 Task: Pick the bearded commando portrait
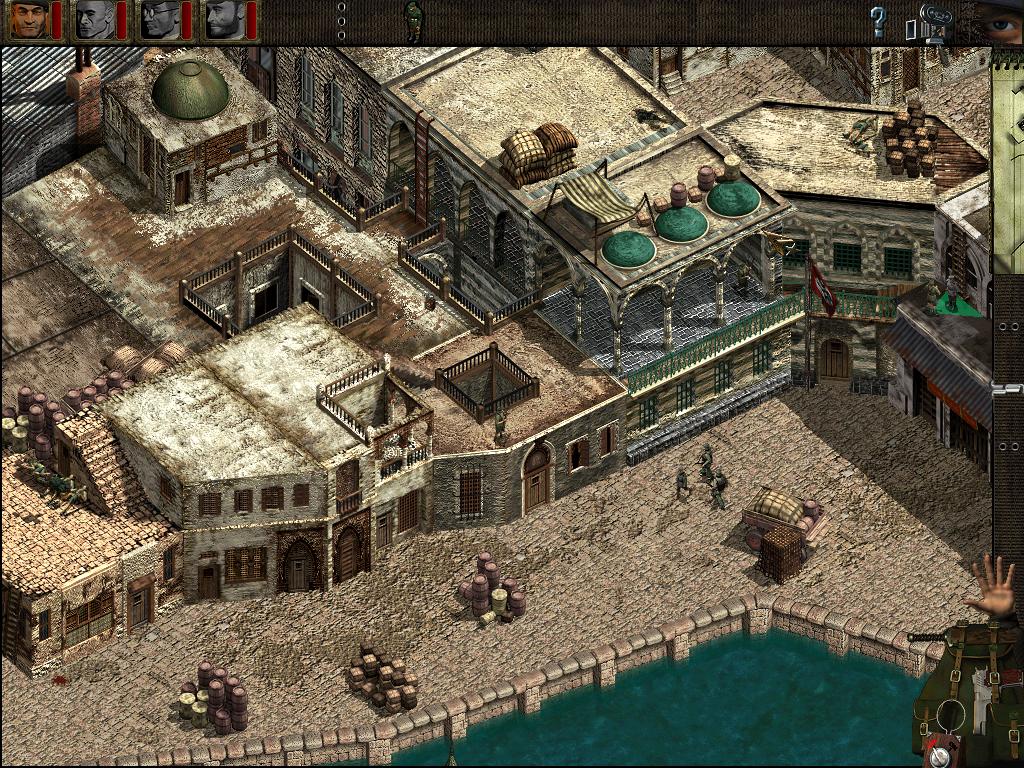[224, 20]
